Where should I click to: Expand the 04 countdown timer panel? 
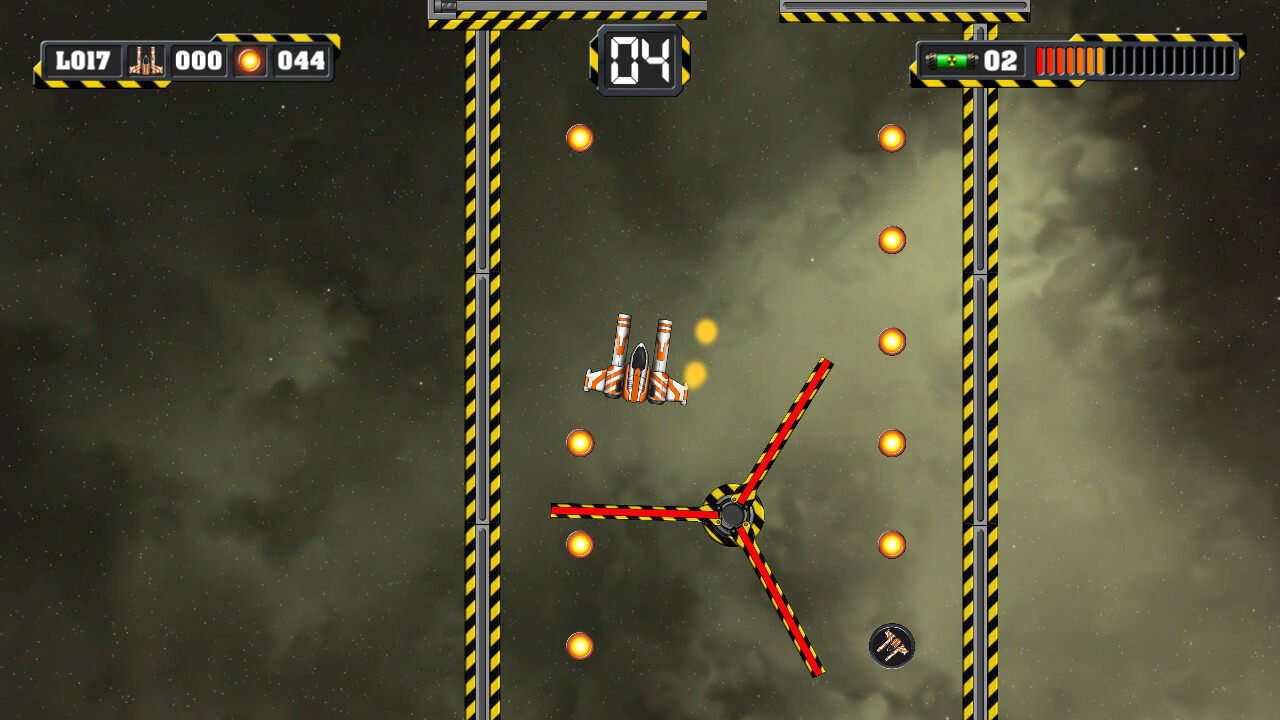[x=640, y=60]
